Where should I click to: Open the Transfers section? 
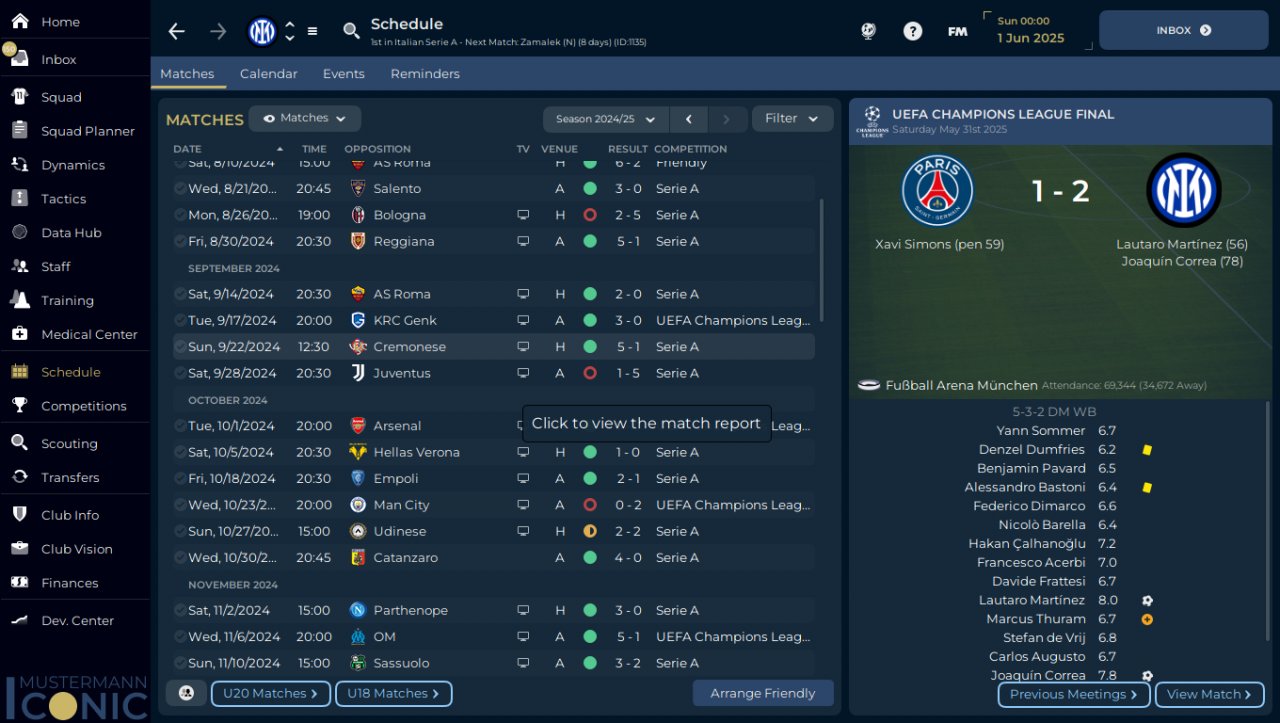(70, 477)
